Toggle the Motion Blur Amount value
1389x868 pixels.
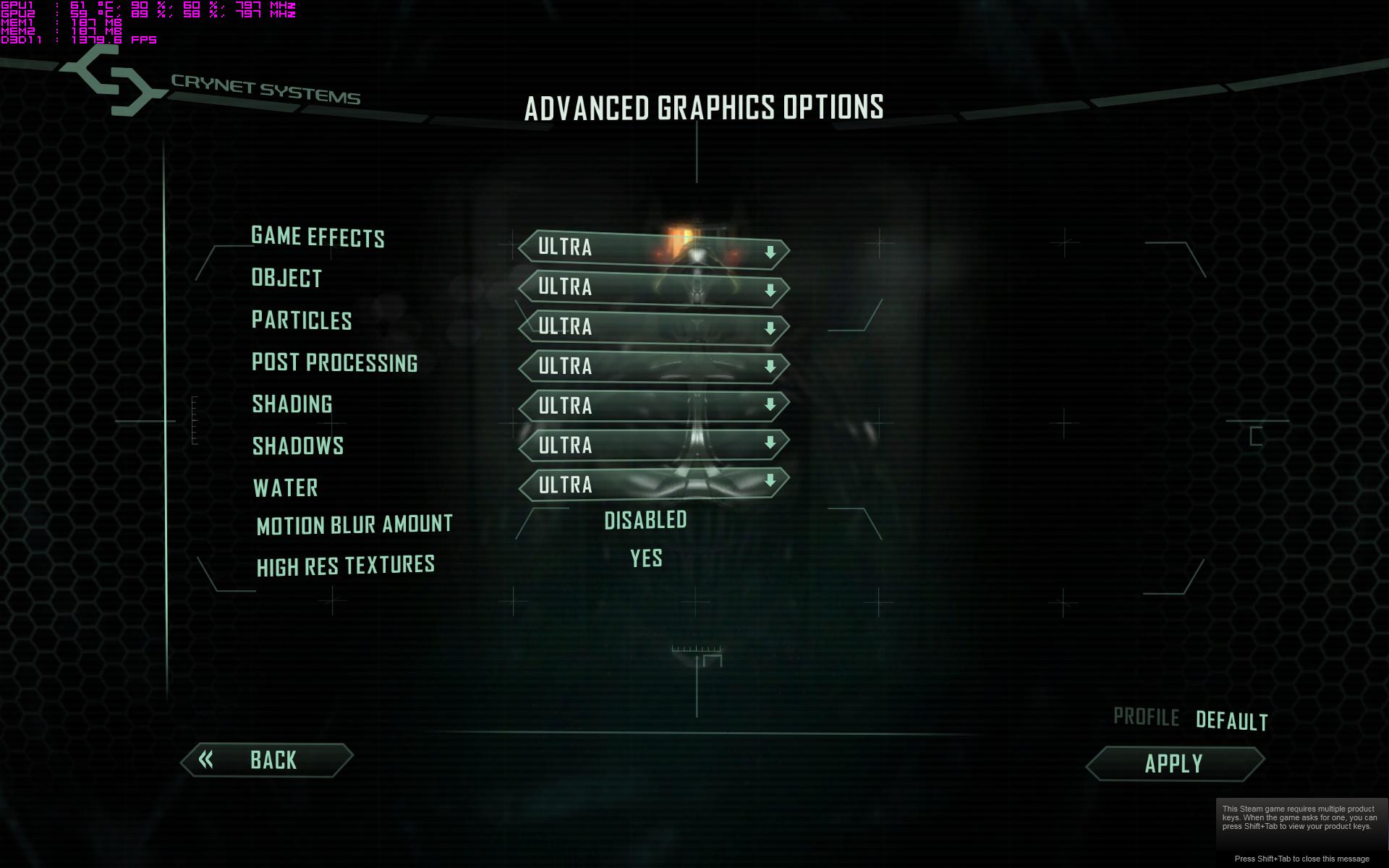pos(645,521)
